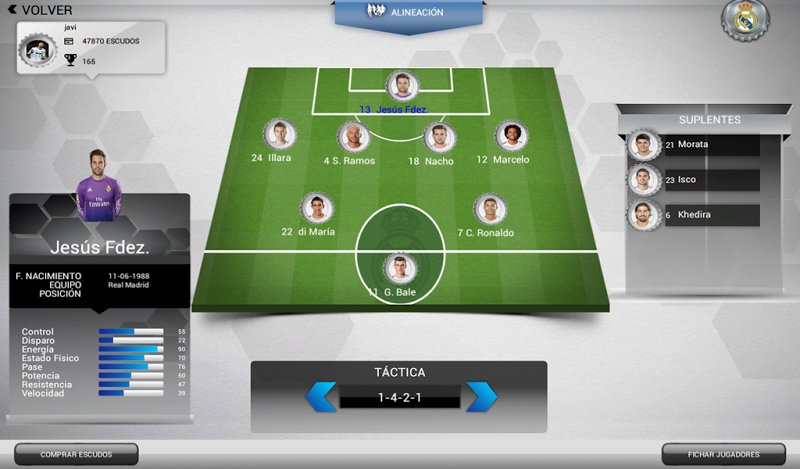Switch to the previous tactic with left arrow
The width and height of the screenshot is (800, 469).
(321, 397)
